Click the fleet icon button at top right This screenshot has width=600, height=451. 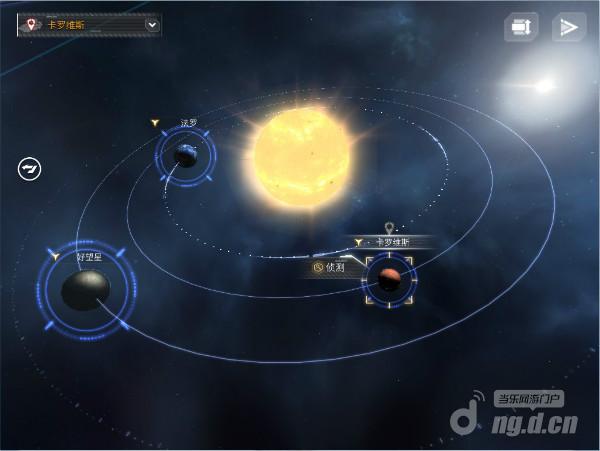pos(520,27)
